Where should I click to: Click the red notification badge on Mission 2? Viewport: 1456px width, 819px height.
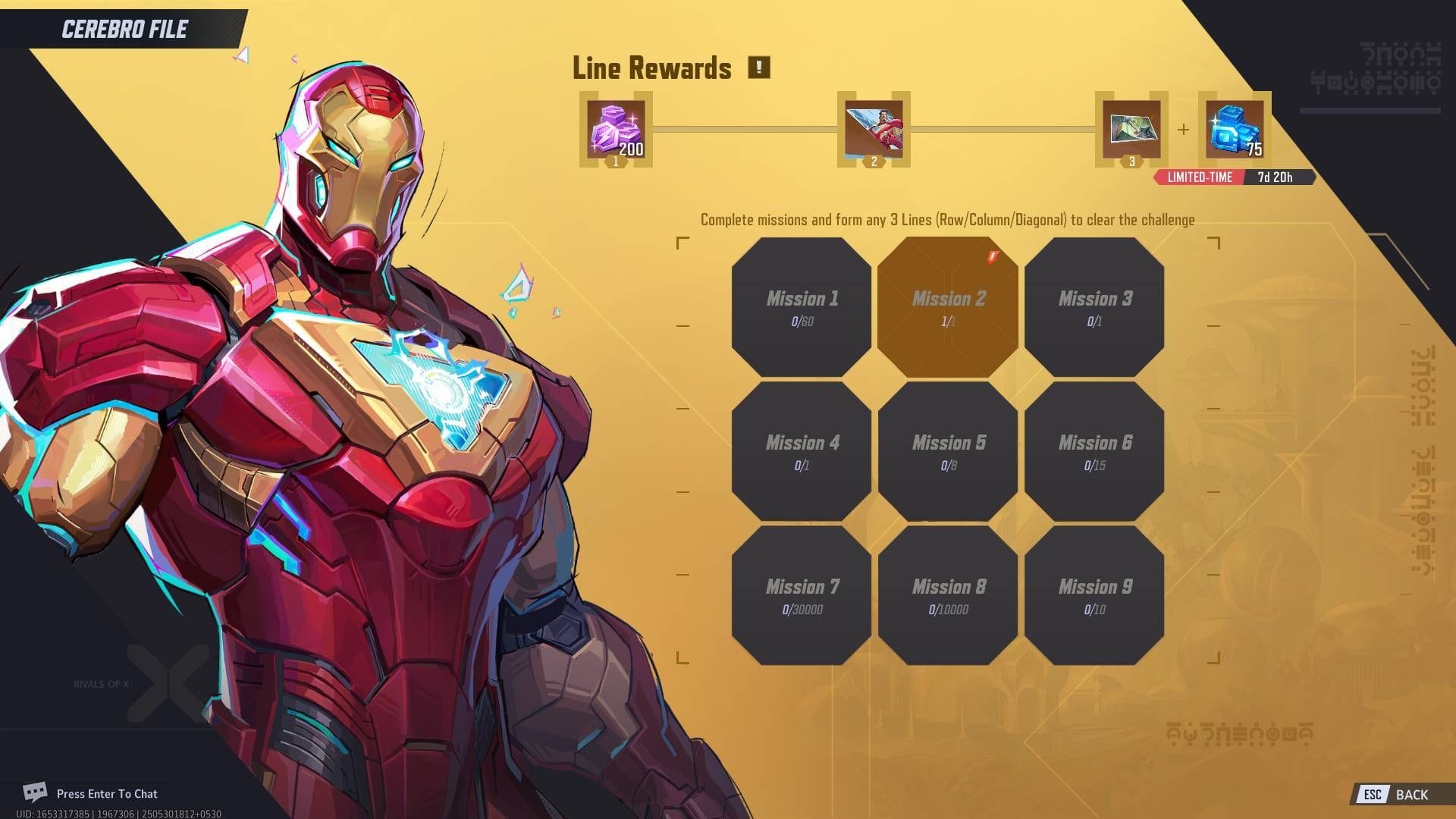click(x=991, y=256)
